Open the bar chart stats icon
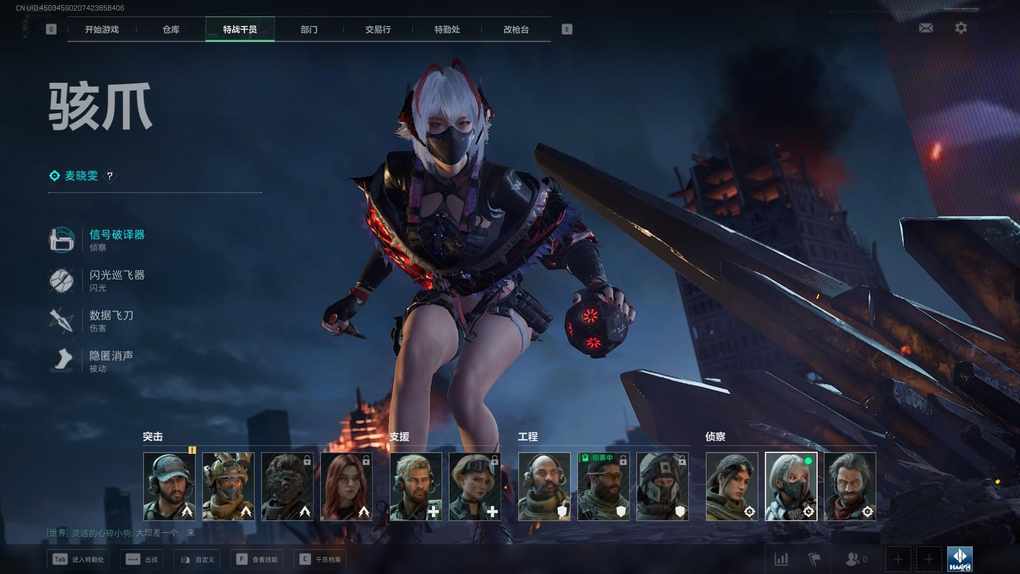 pos(781,559)
